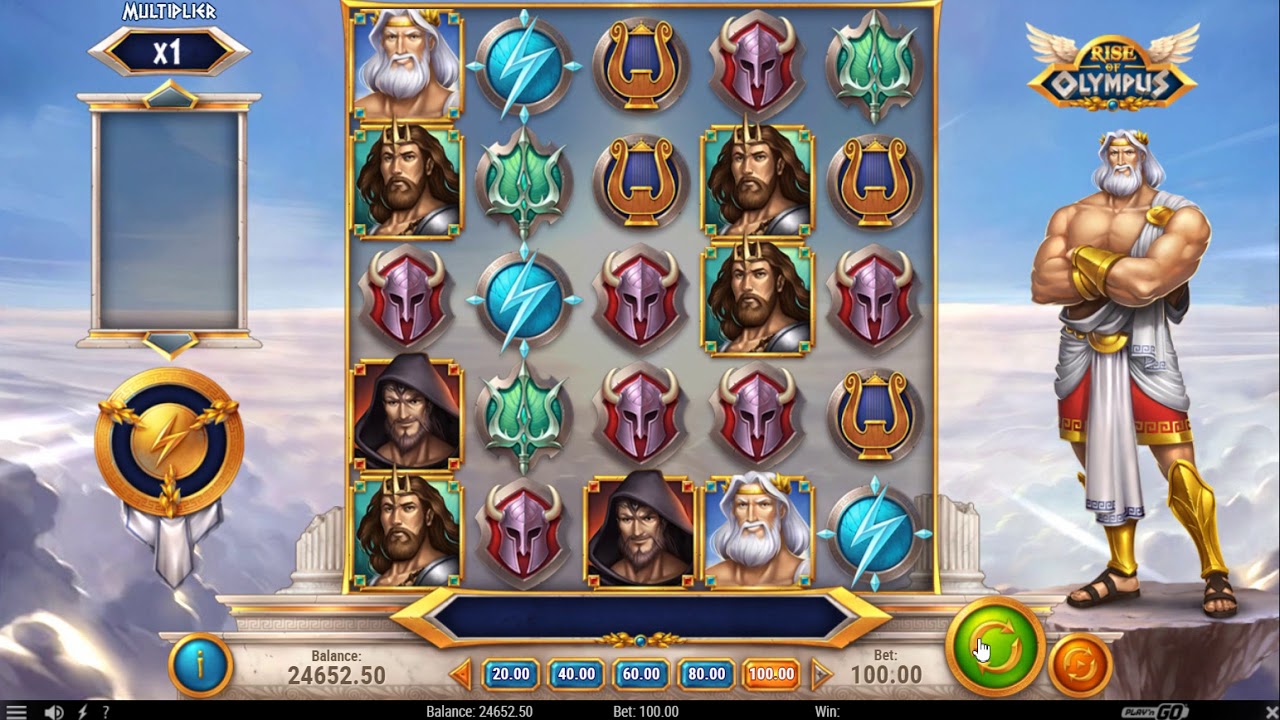Screen dimensions: 1280x720
Task: Select the 100.00 bet button
Action: [x=771, y=674]
